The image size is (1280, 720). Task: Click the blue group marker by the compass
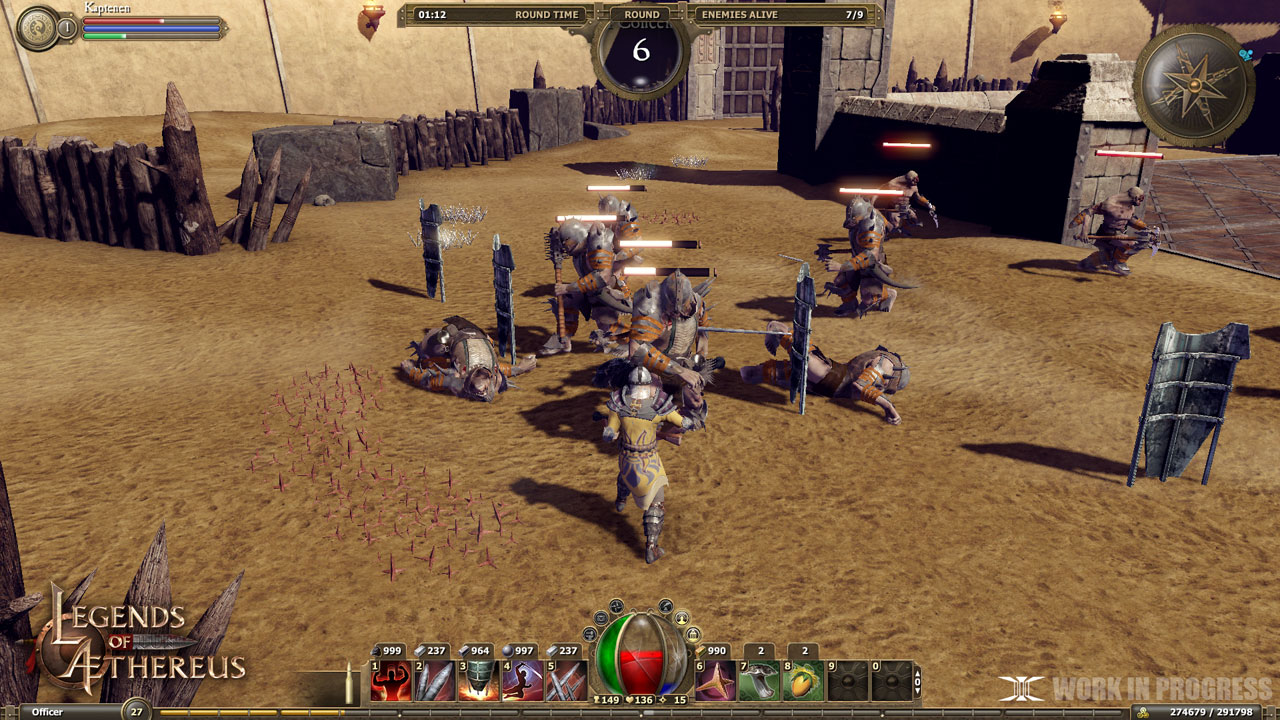coord(1246,55)
